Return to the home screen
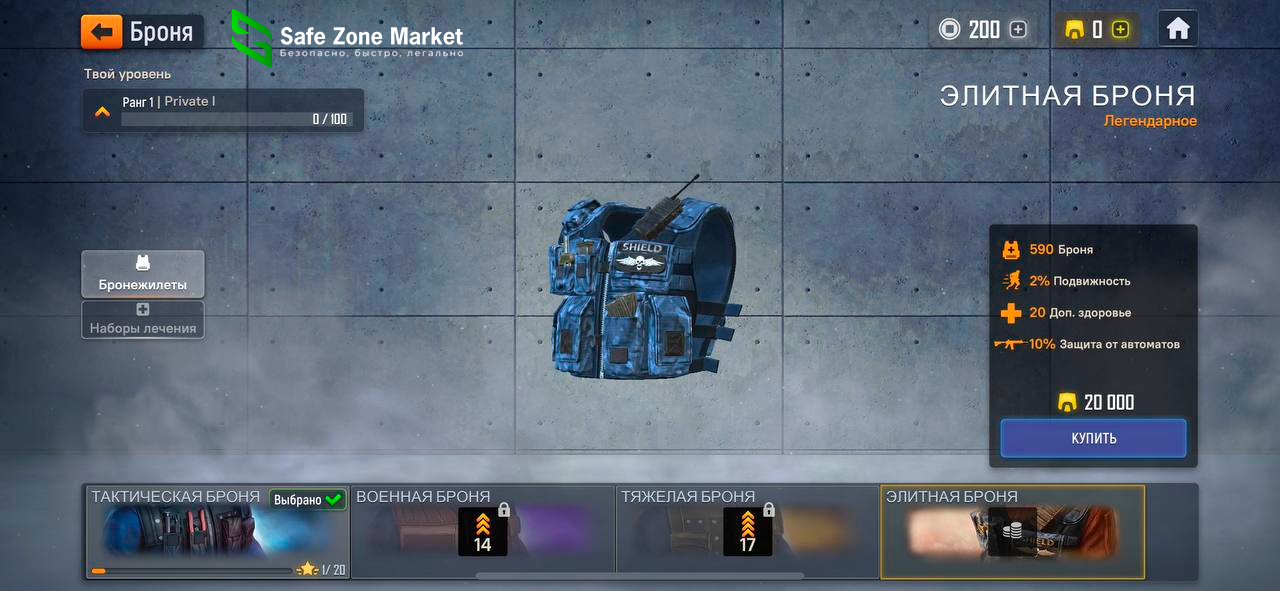Screen dimensions: 1280x591 pos(1178,29)
